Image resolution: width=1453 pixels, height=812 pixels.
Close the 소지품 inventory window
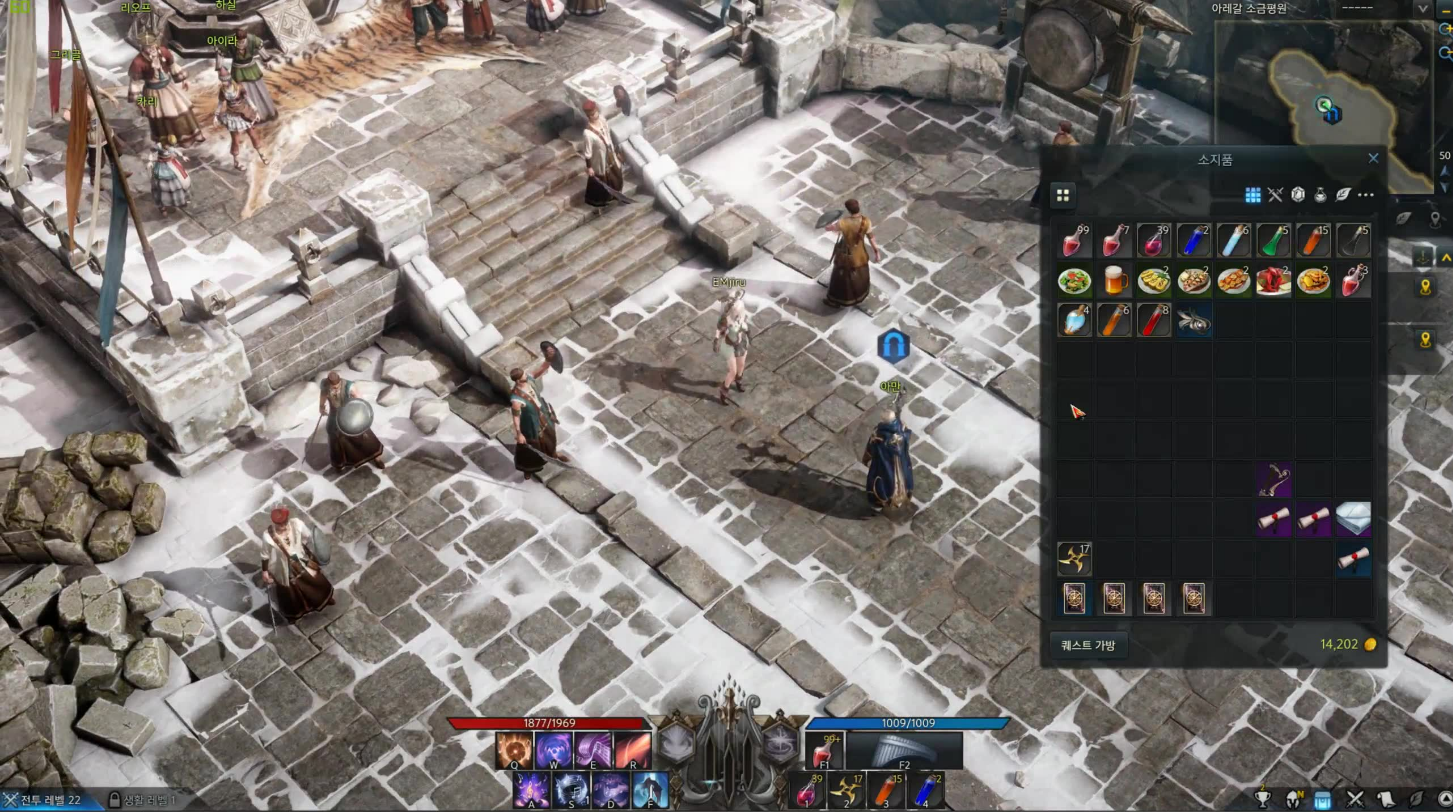coord(1373,158)
